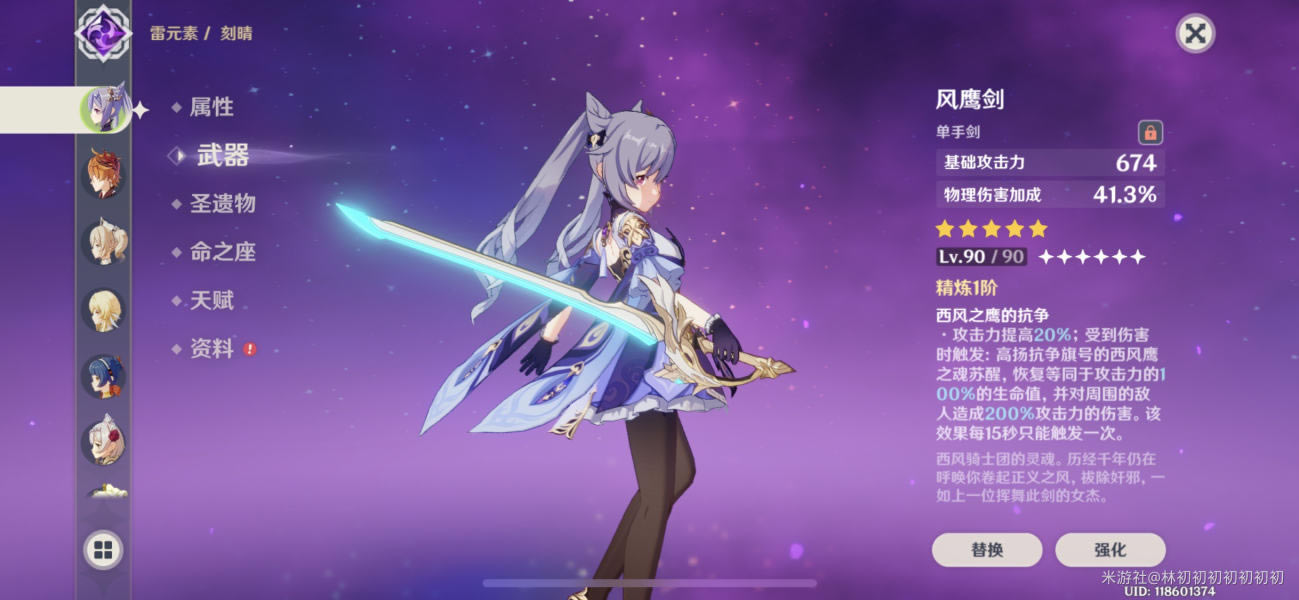The width and height of the screenshot is (1299, 600).
Task: Open the 命之座 constellation tab
Action: [x=222, y=252]
